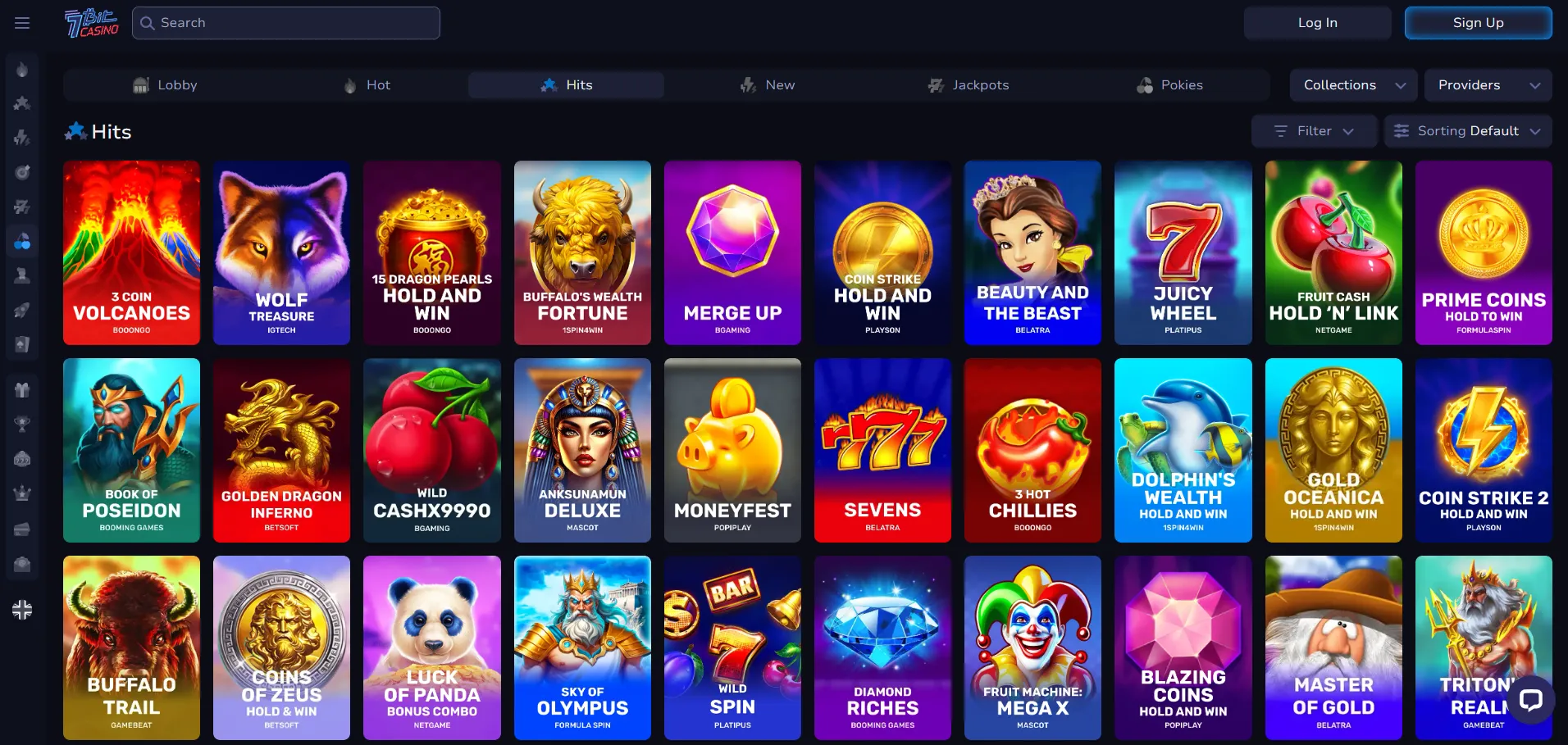The height and width of the screenshot is (745, 1568).
Task: Toggle the hamburger menu open
Action: pos(22,23)
